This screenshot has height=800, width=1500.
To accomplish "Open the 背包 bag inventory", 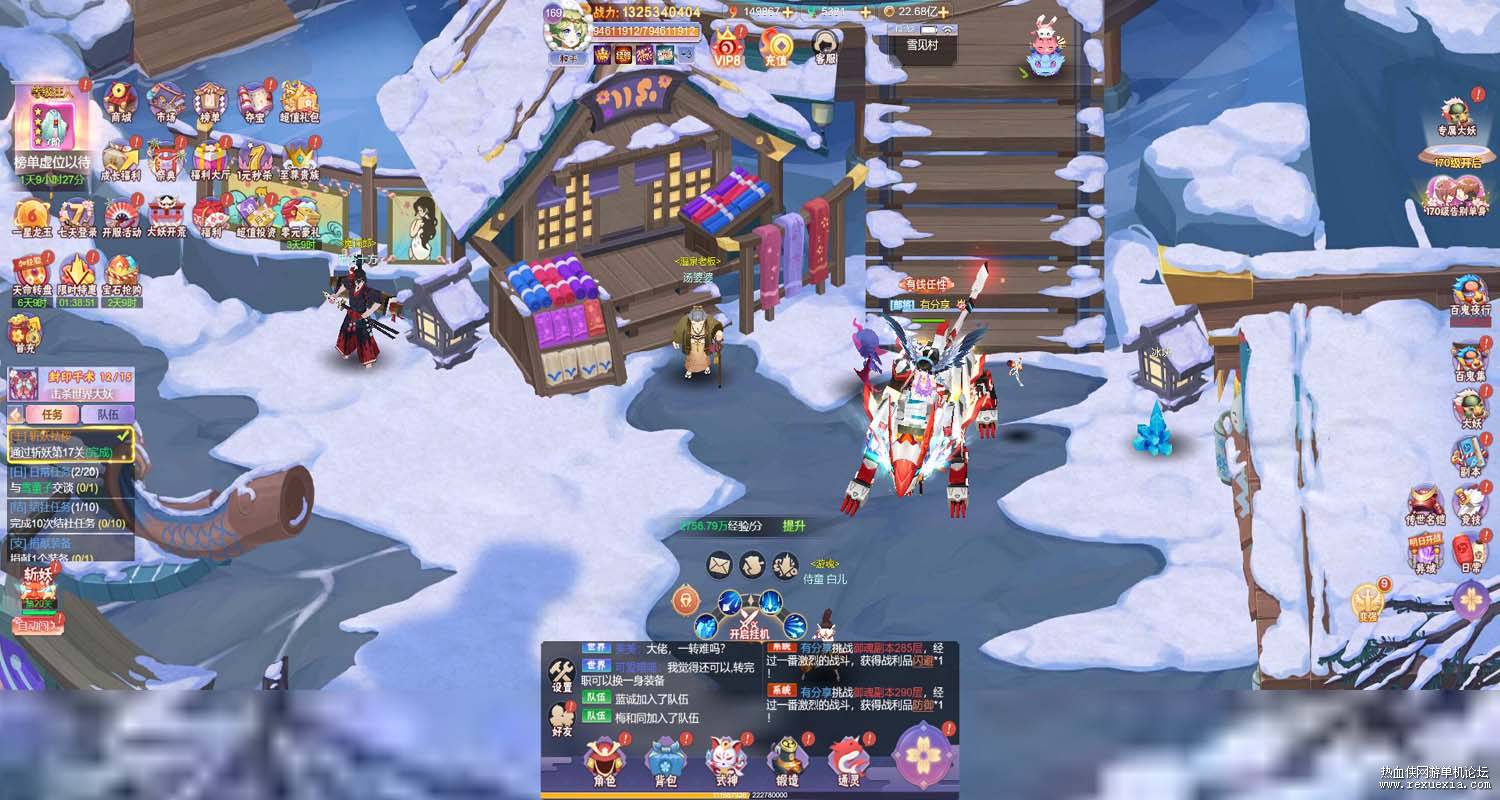I will pyautogui.click(x=665, y=762).
